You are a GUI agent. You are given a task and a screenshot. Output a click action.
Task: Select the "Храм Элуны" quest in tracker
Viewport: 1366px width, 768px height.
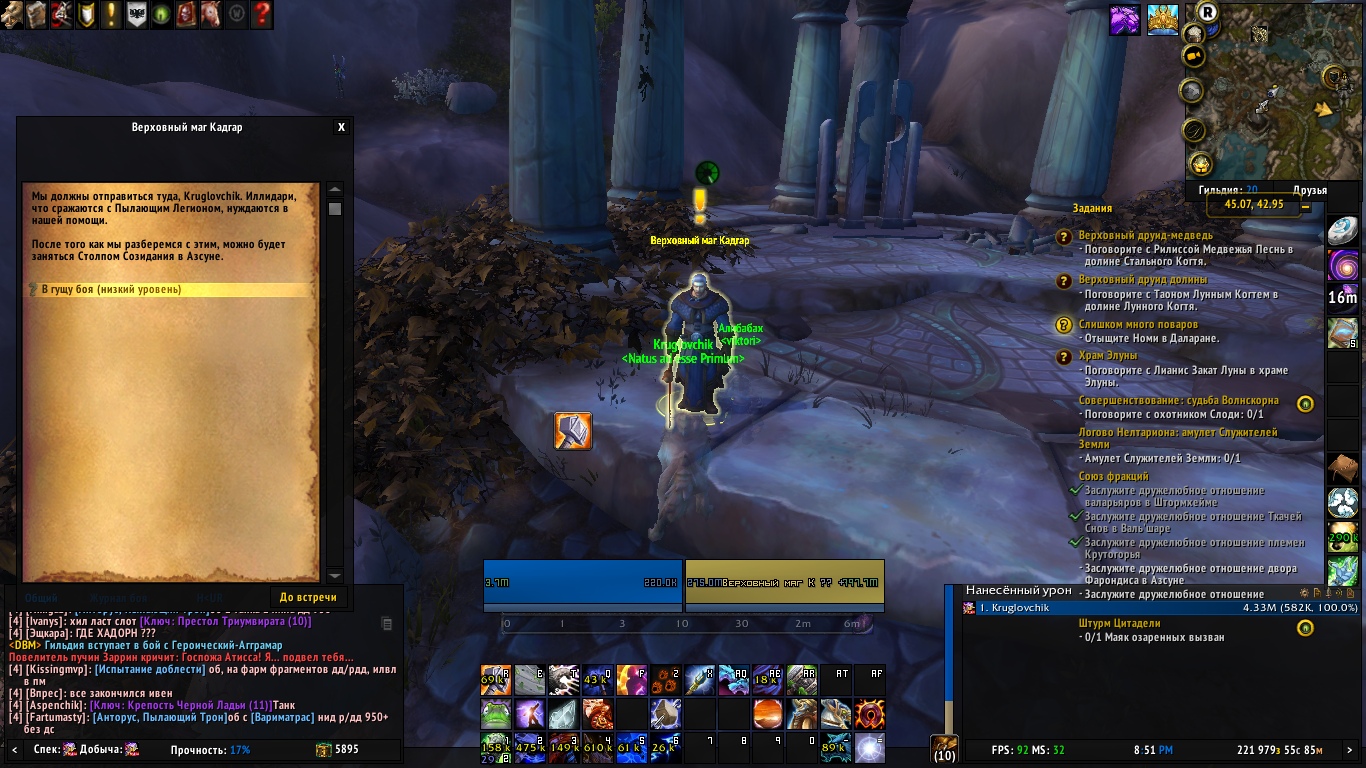(x=1108, y=356)
